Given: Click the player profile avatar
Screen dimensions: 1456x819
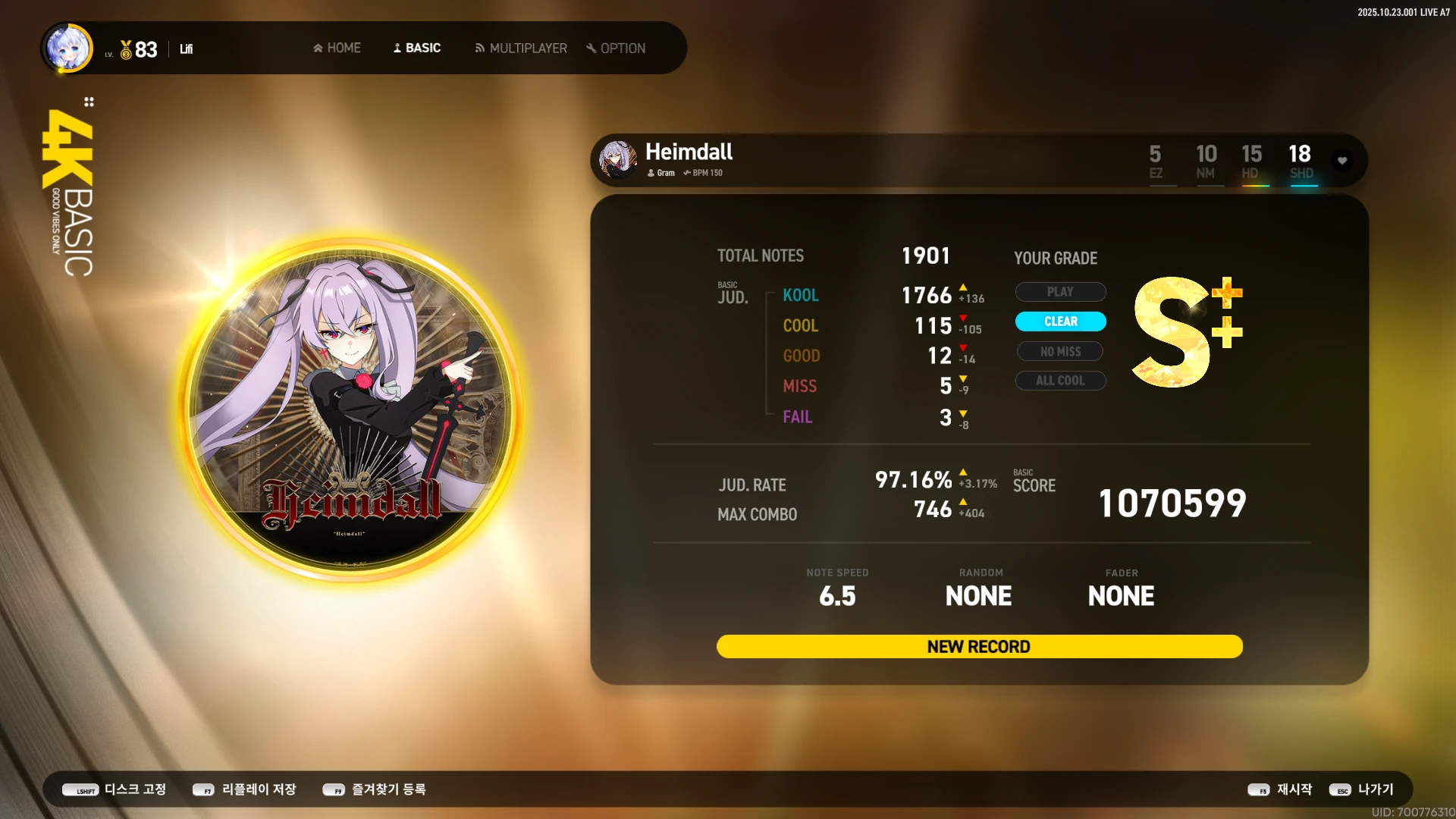Looking at the screenshot, I should click(x=69, y=48).
